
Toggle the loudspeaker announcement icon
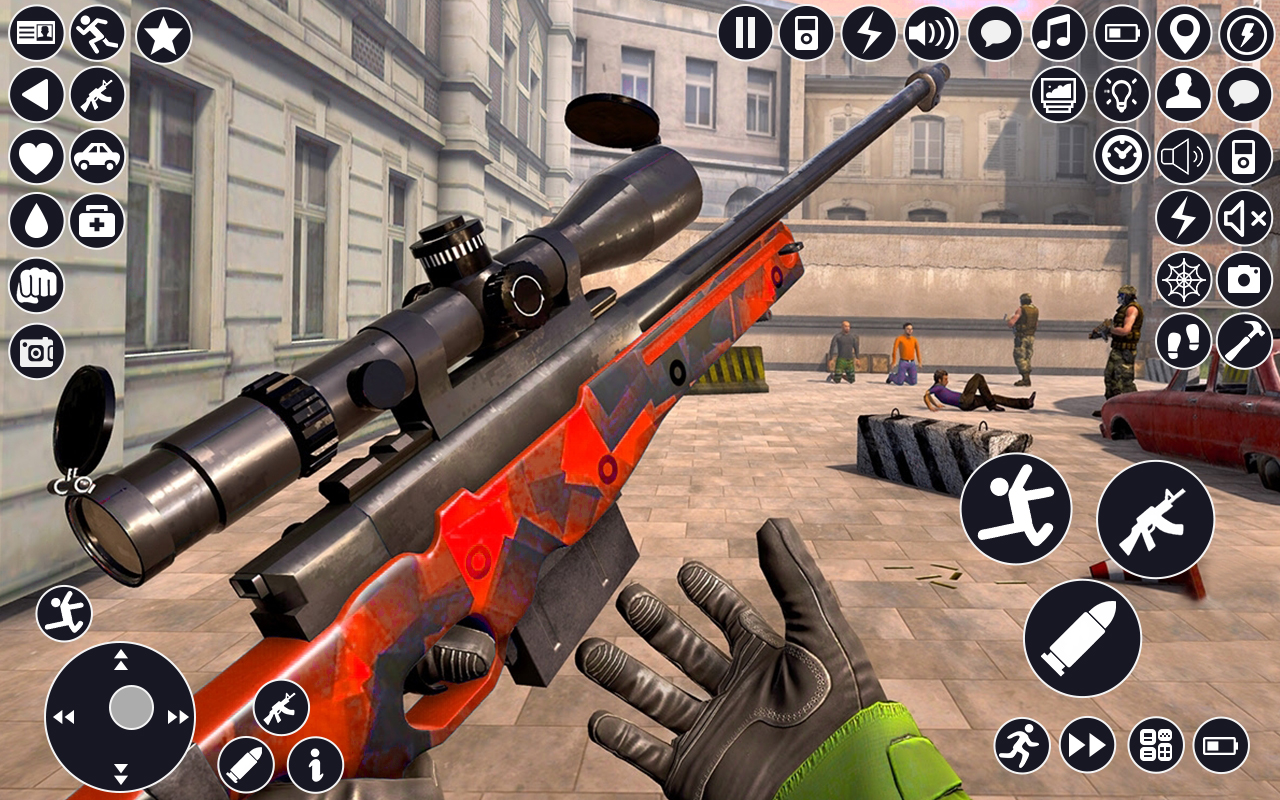[1183, 157]
